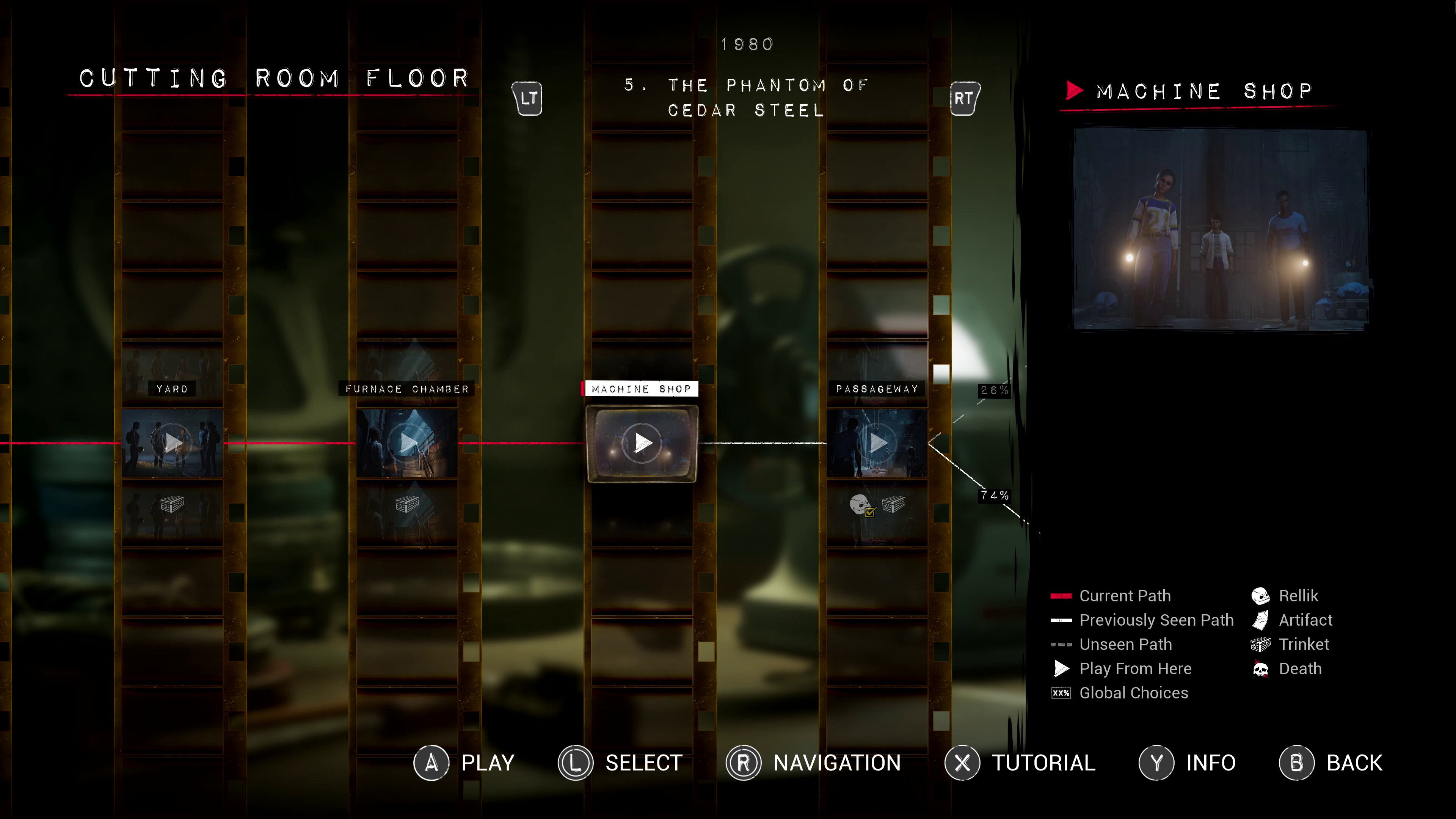Open the Tutorial from bottom bar
The height and width of the screenshot is (819, 1456).
pos(1021,763)
